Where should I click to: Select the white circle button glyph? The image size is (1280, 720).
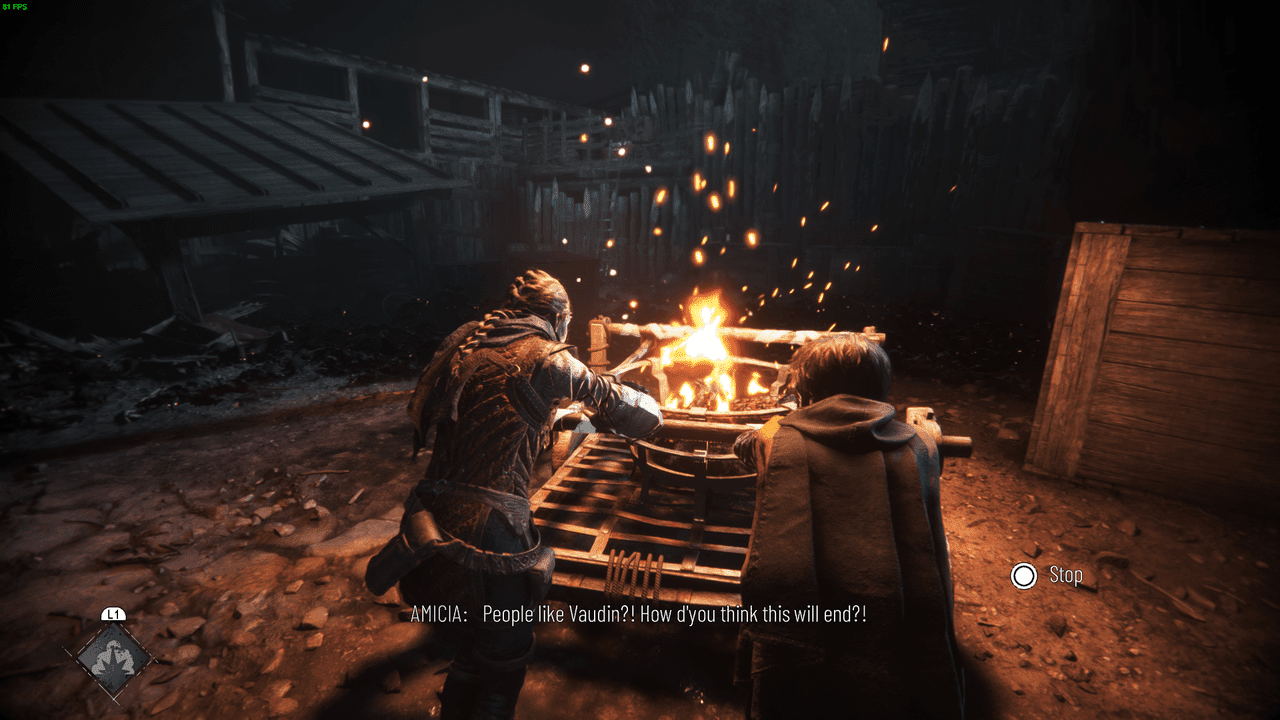[1026, 575]
